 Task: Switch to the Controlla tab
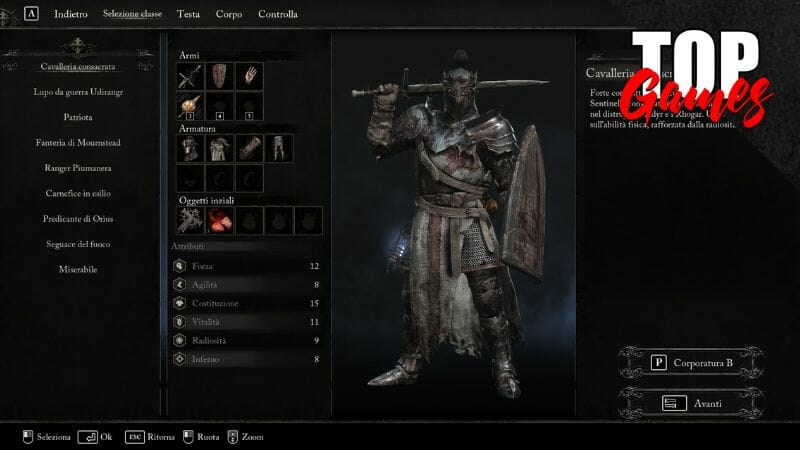coord(277,15)
